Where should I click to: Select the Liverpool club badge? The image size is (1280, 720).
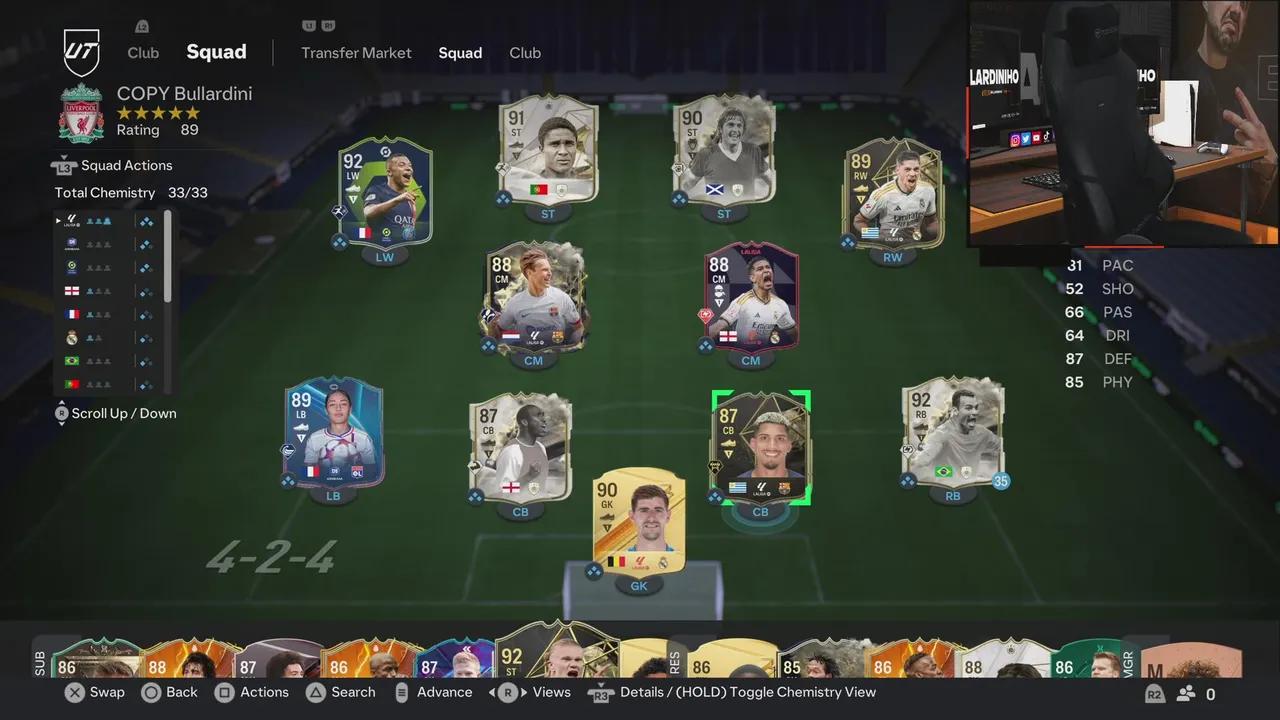coord(80,113)
